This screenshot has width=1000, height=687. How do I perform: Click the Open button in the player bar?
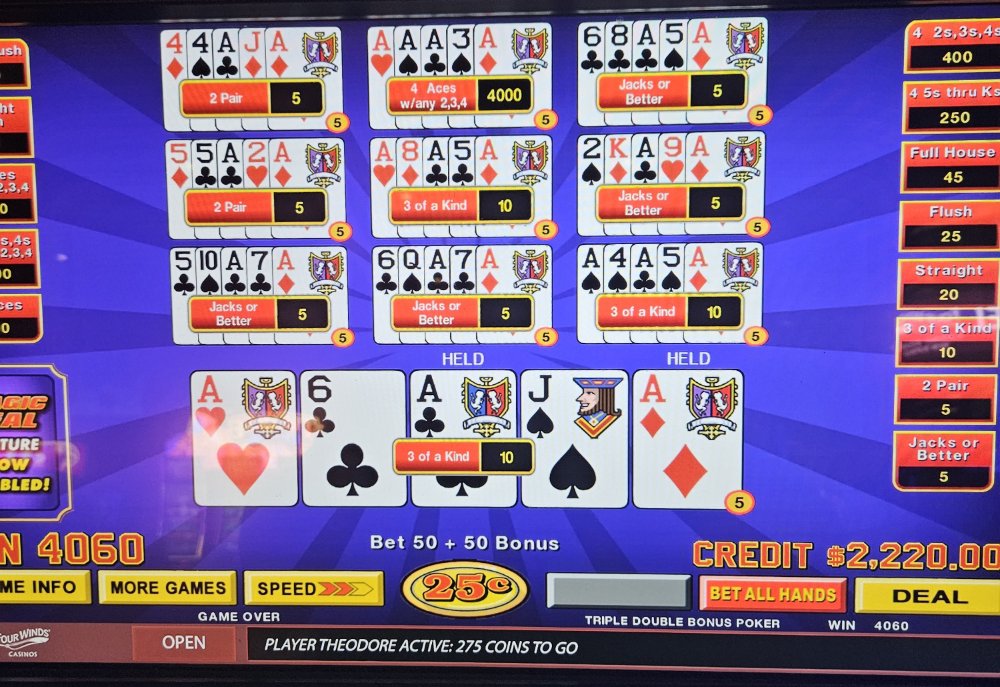click(183, 643)
